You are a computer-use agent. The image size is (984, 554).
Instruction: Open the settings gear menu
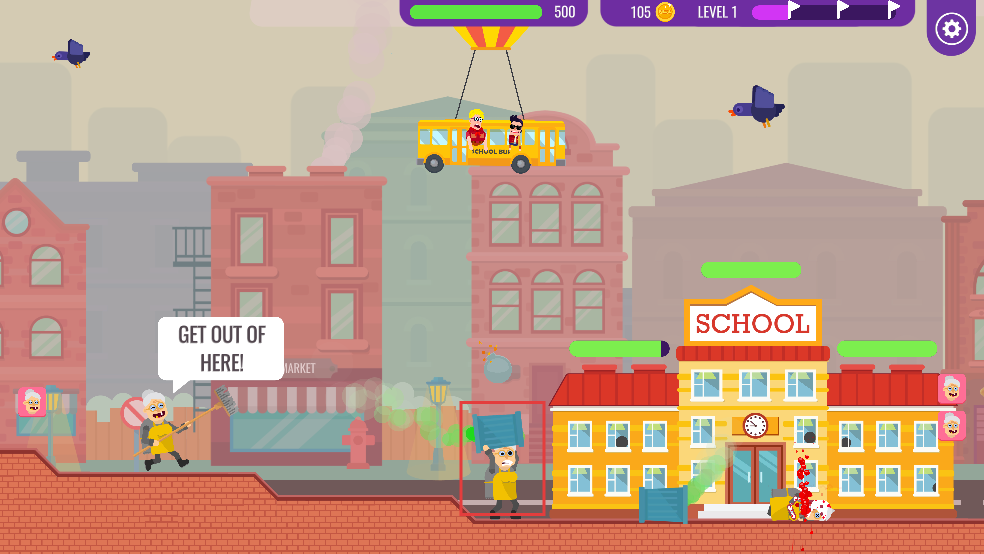coord(951,28)
